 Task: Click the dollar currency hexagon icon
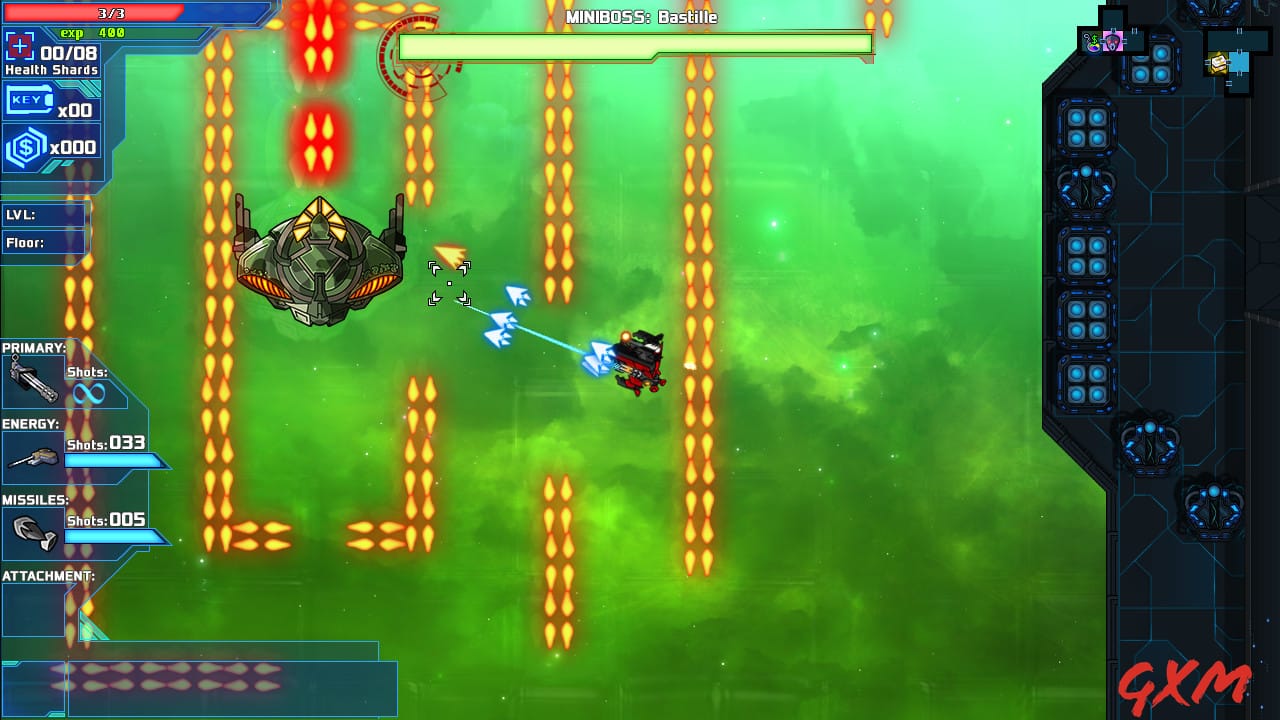pyautogui.click(x=24, y=145)
